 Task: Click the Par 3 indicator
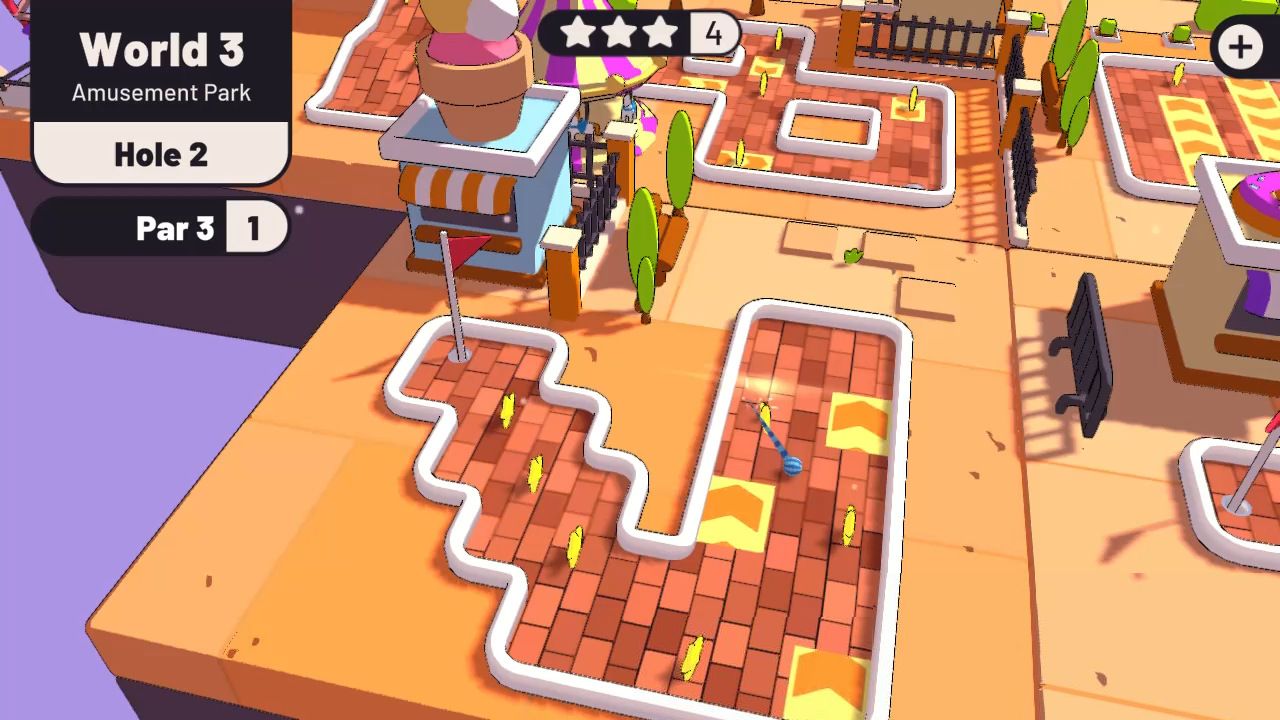pyautogui.click(x=176, y=228)
